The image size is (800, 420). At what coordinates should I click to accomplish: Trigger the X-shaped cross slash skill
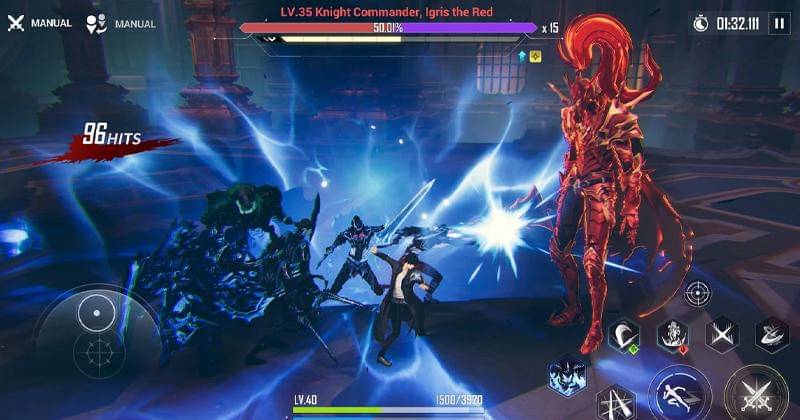point(721,336)
